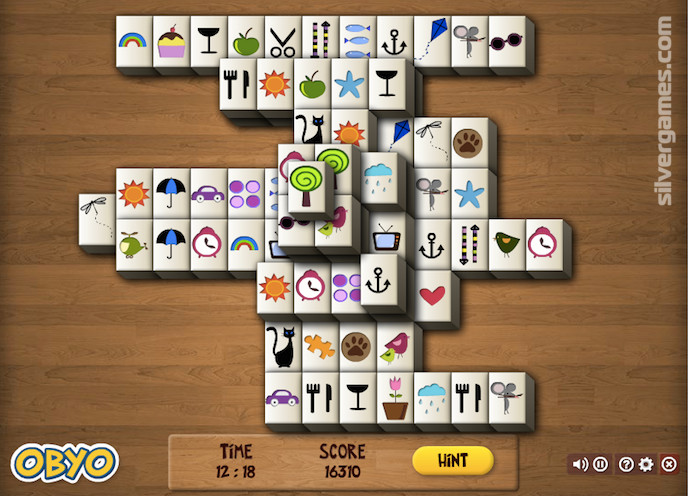Select the cupcake tile
This screenshot has width=688, height=496.
click(172, 43)
